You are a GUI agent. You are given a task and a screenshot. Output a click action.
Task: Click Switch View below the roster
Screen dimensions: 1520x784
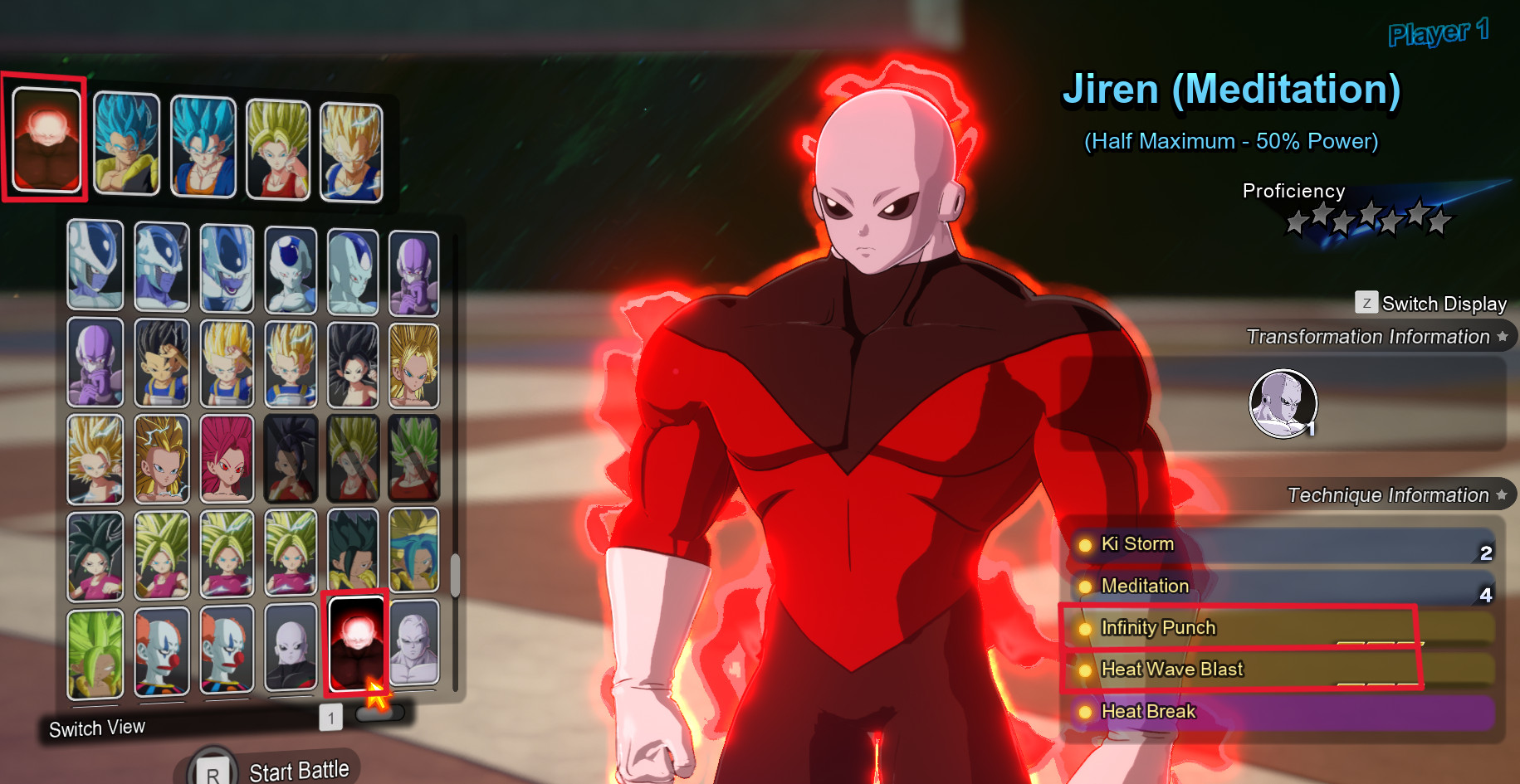pos(97,728)
